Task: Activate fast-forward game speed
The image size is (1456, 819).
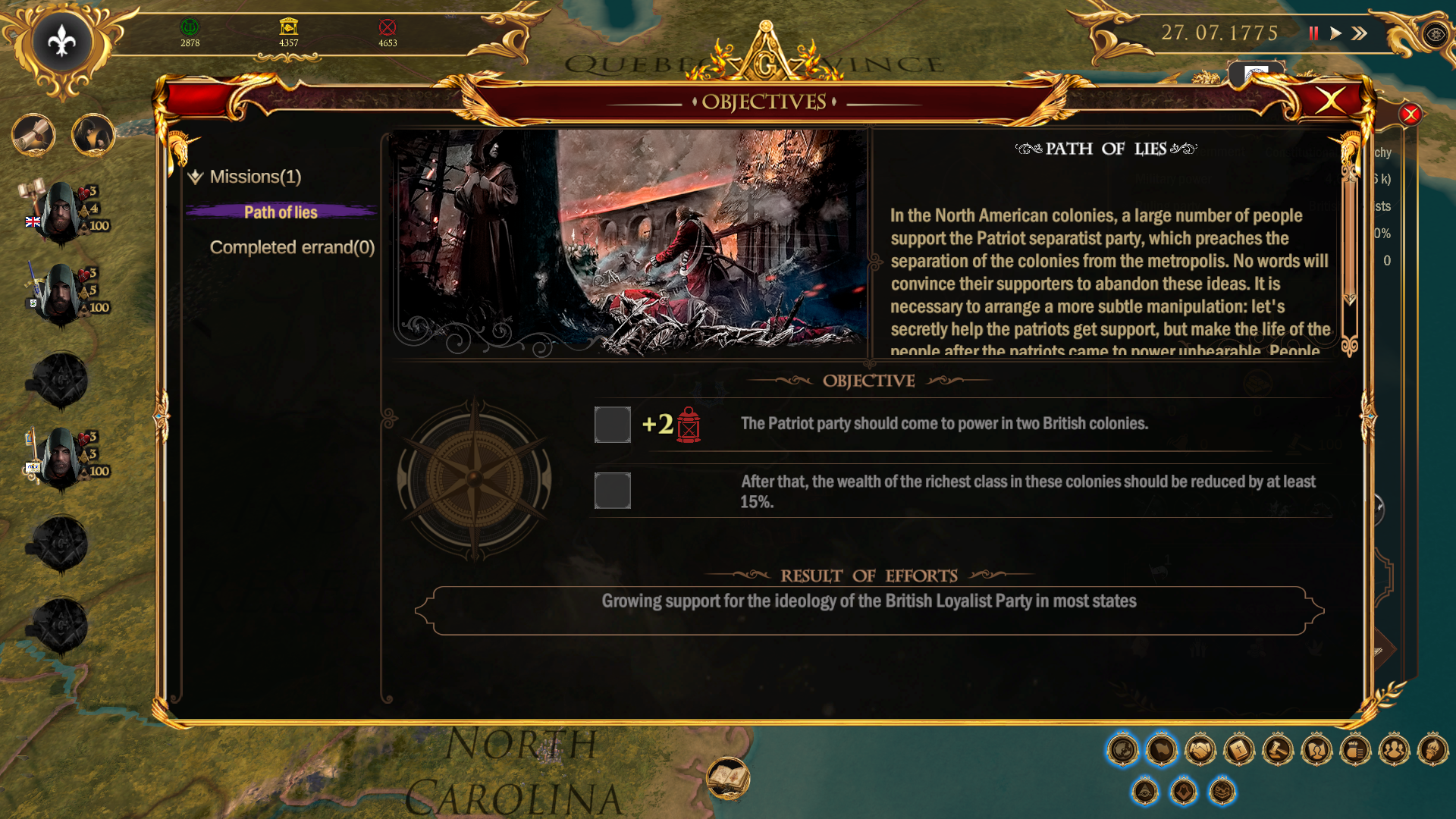Action: click(1360, 33)
